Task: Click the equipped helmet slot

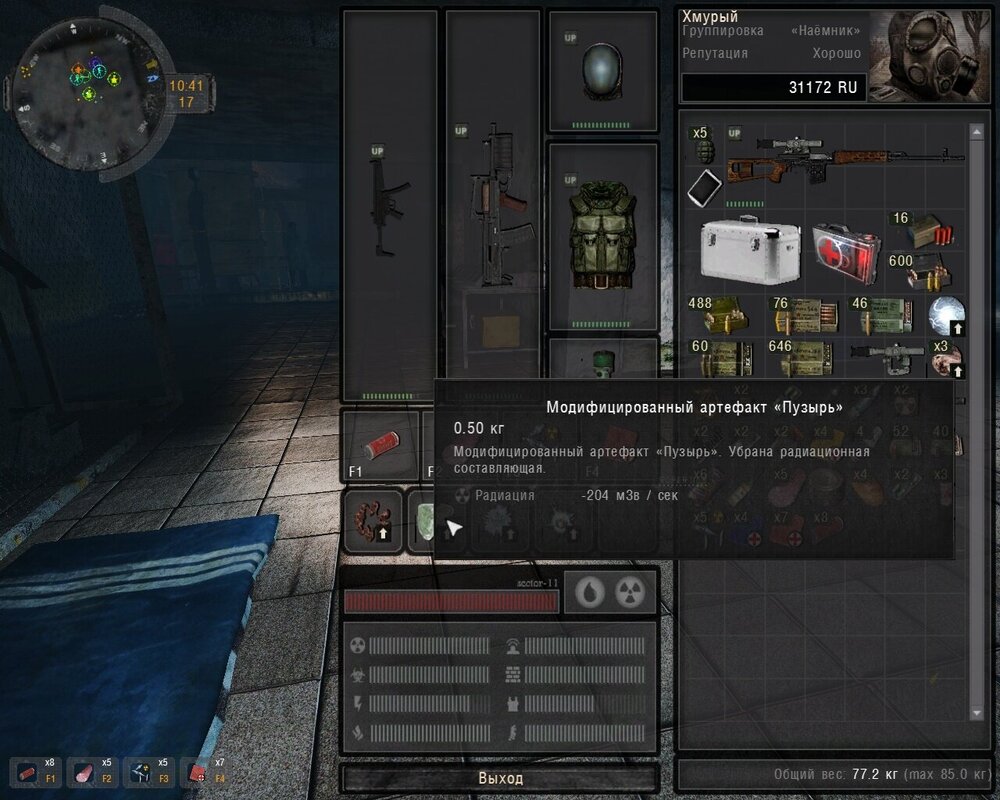Action: pos(603,71)
